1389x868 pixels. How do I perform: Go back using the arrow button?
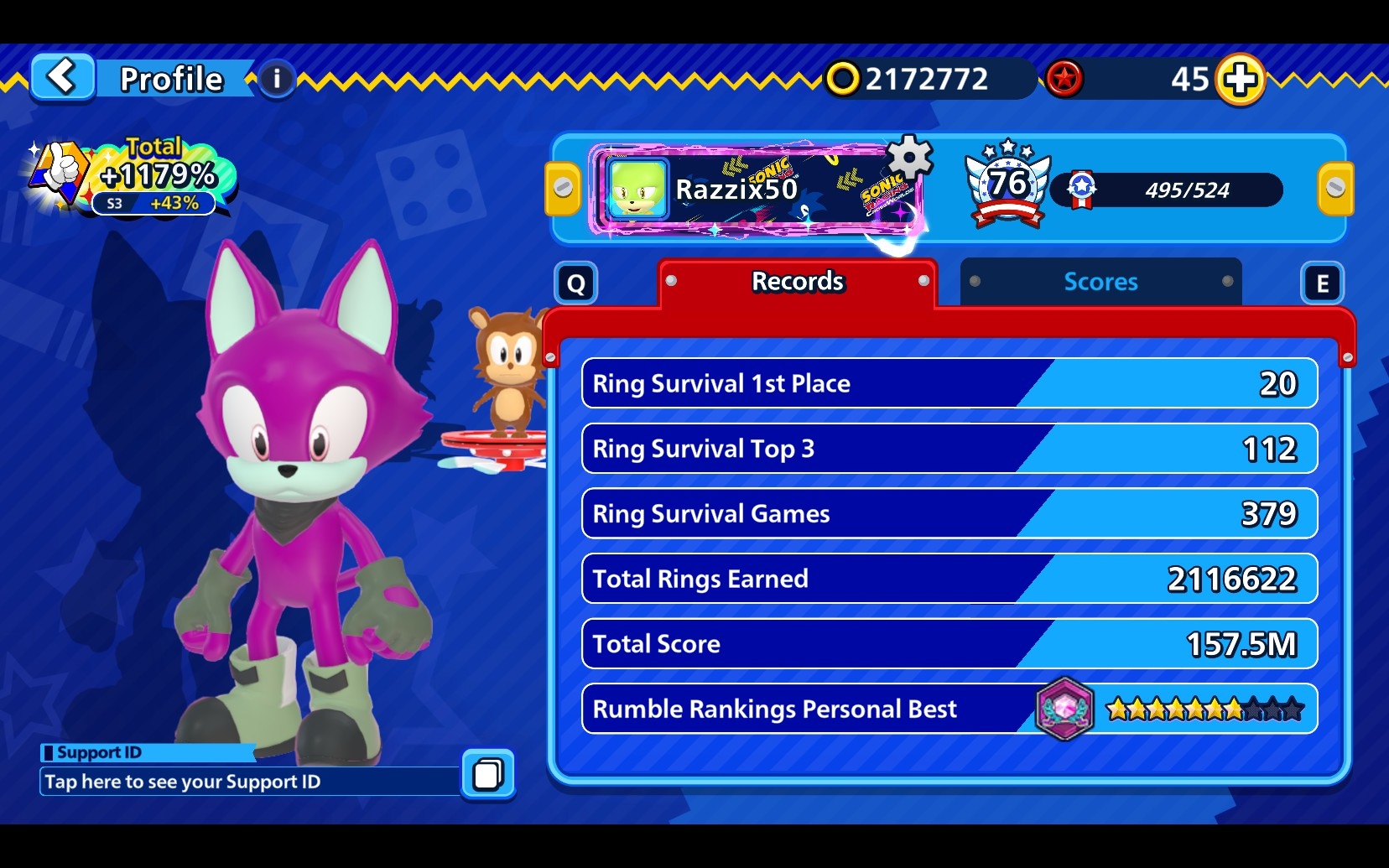(62, 78)
